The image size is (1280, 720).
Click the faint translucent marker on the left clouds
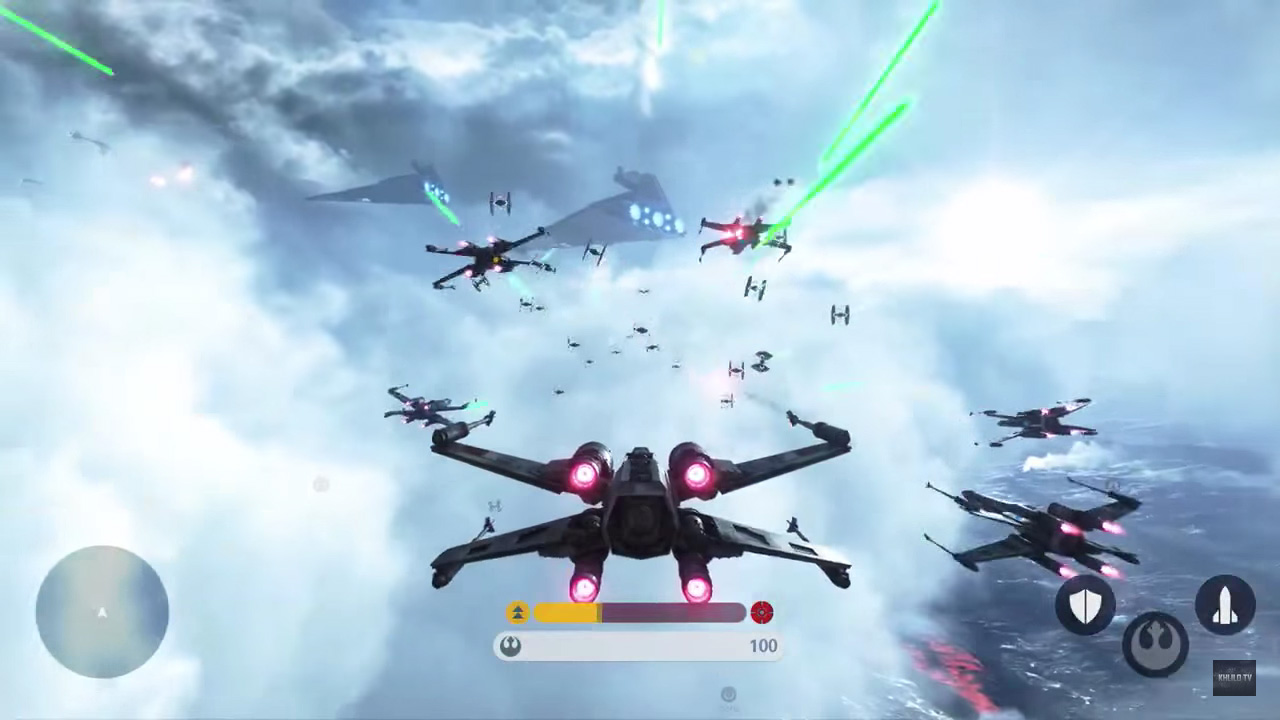click(321, 484)
